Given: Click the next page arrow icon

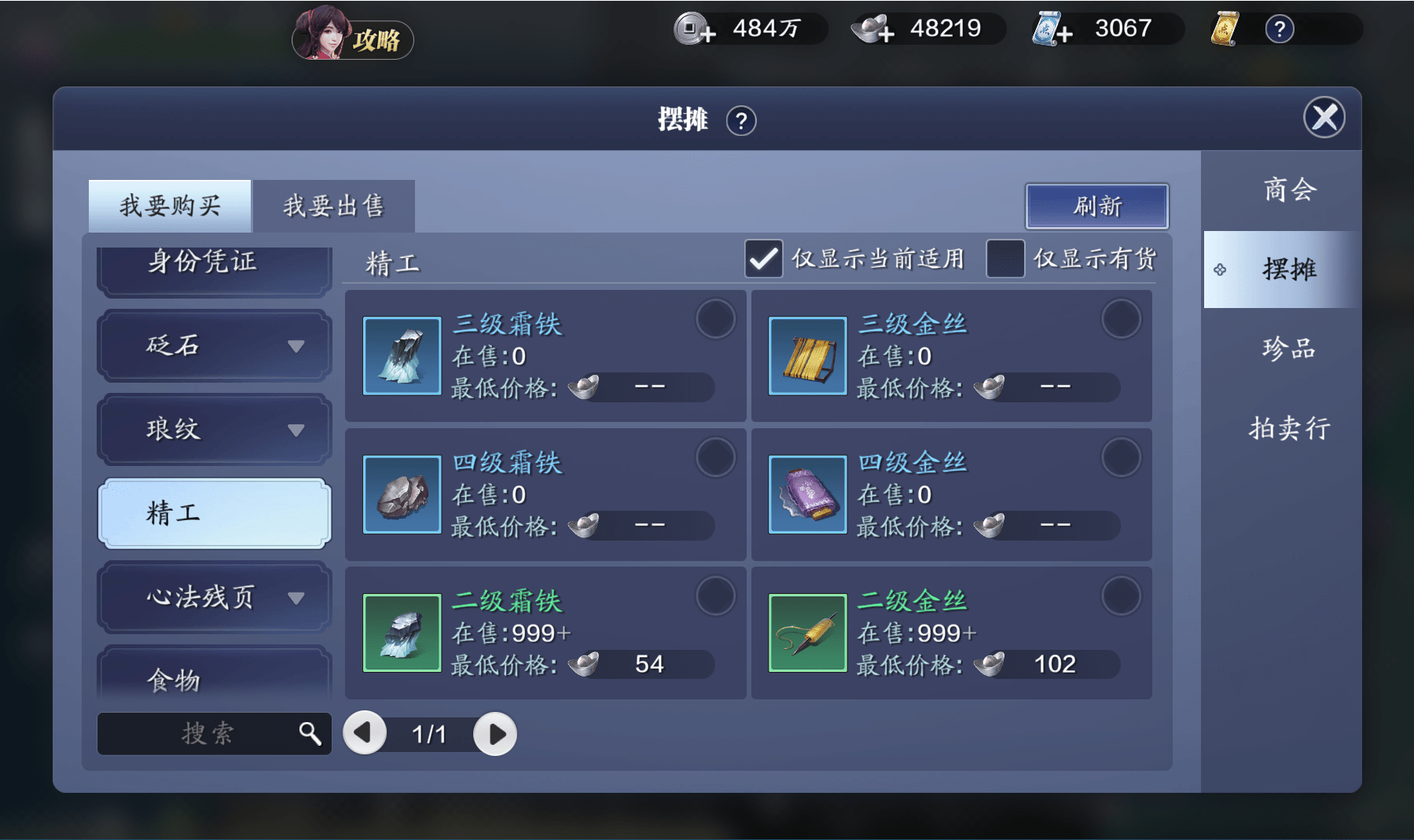Looking at the screenshot, I should pos(495,732).
